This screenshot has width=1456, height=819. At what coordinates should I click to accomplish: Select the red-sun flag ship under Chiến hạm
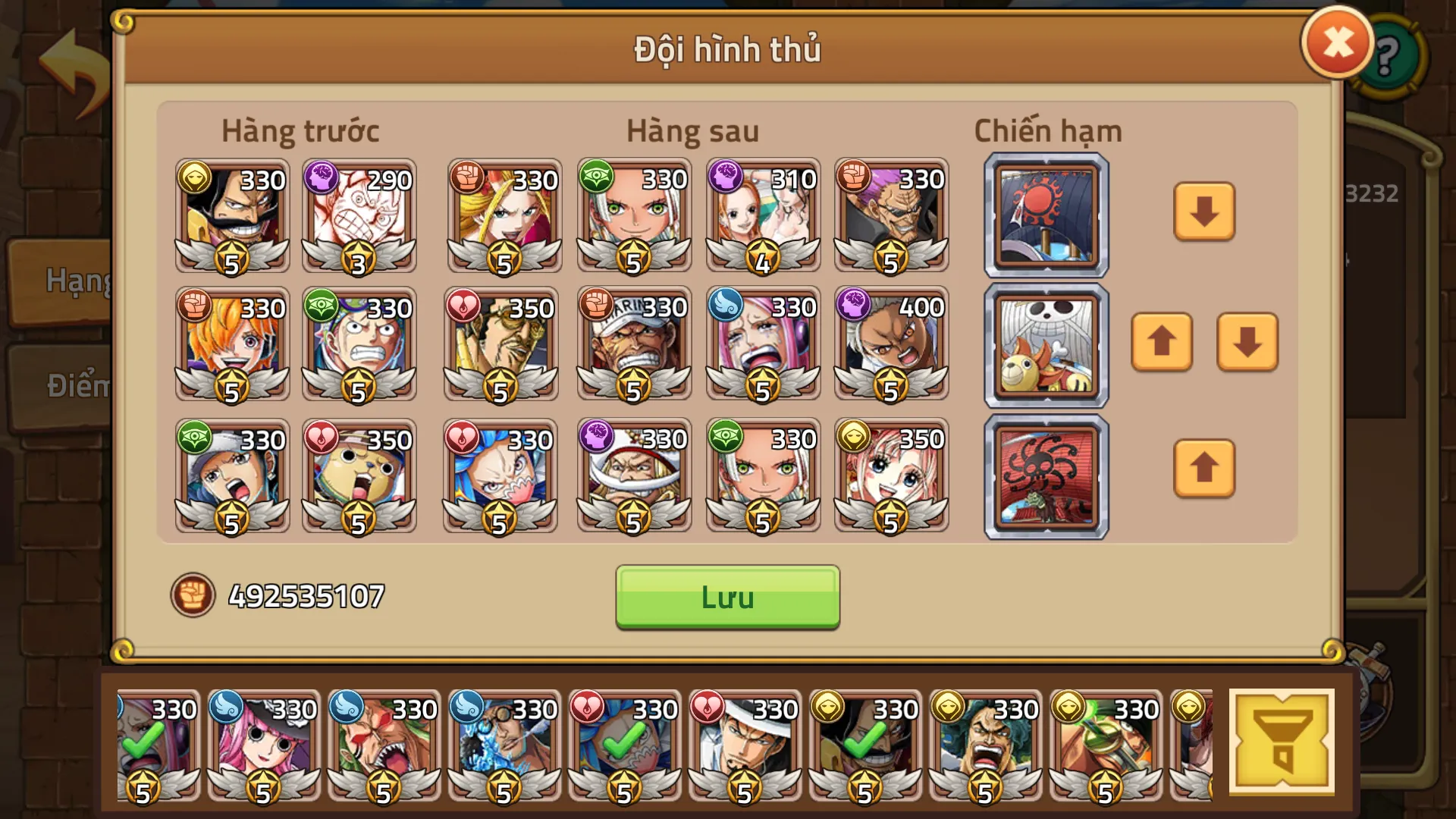point(1045,215)
